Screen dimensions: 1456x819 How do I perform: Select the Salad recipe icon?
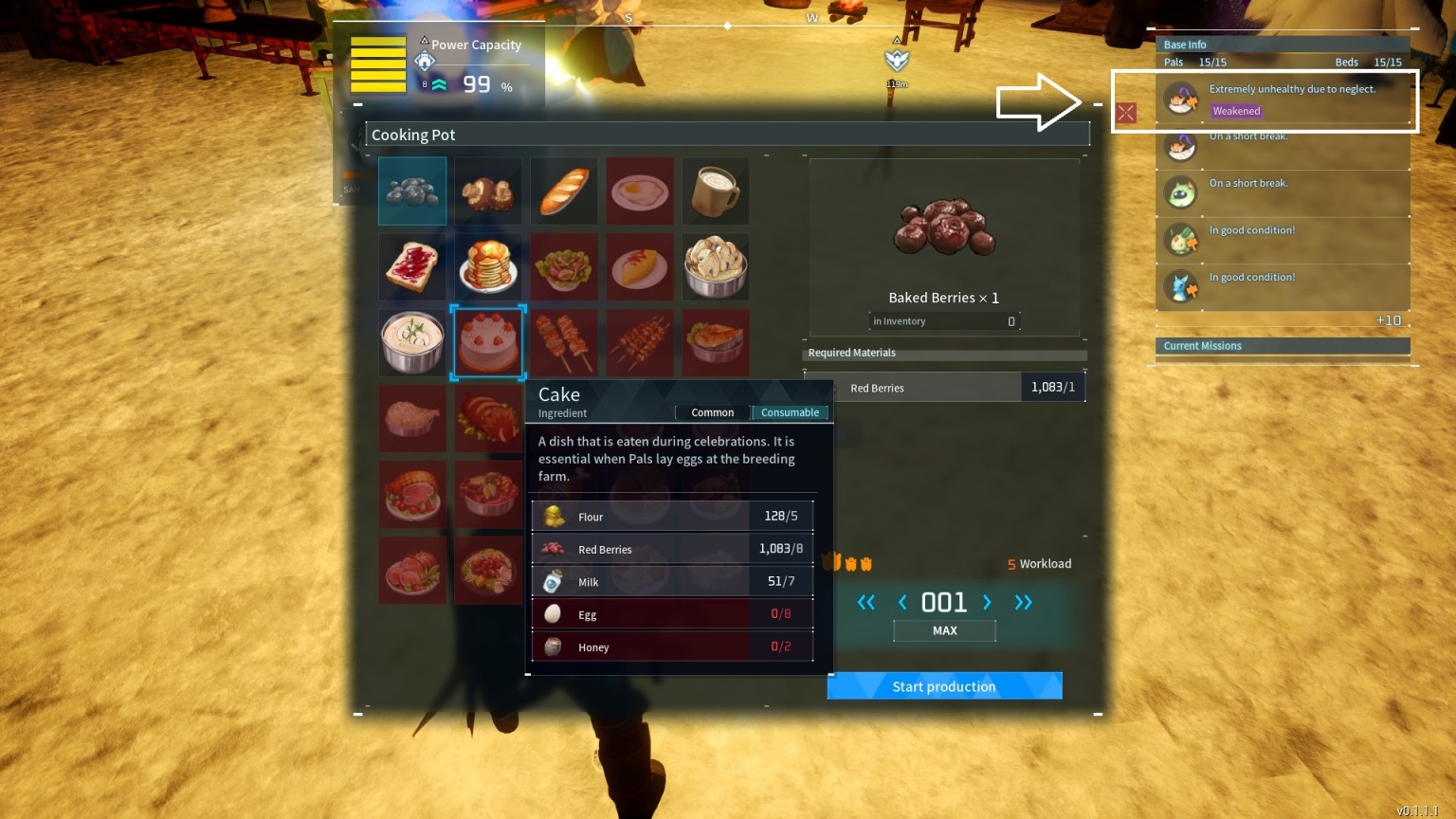[x=564, y=266]
